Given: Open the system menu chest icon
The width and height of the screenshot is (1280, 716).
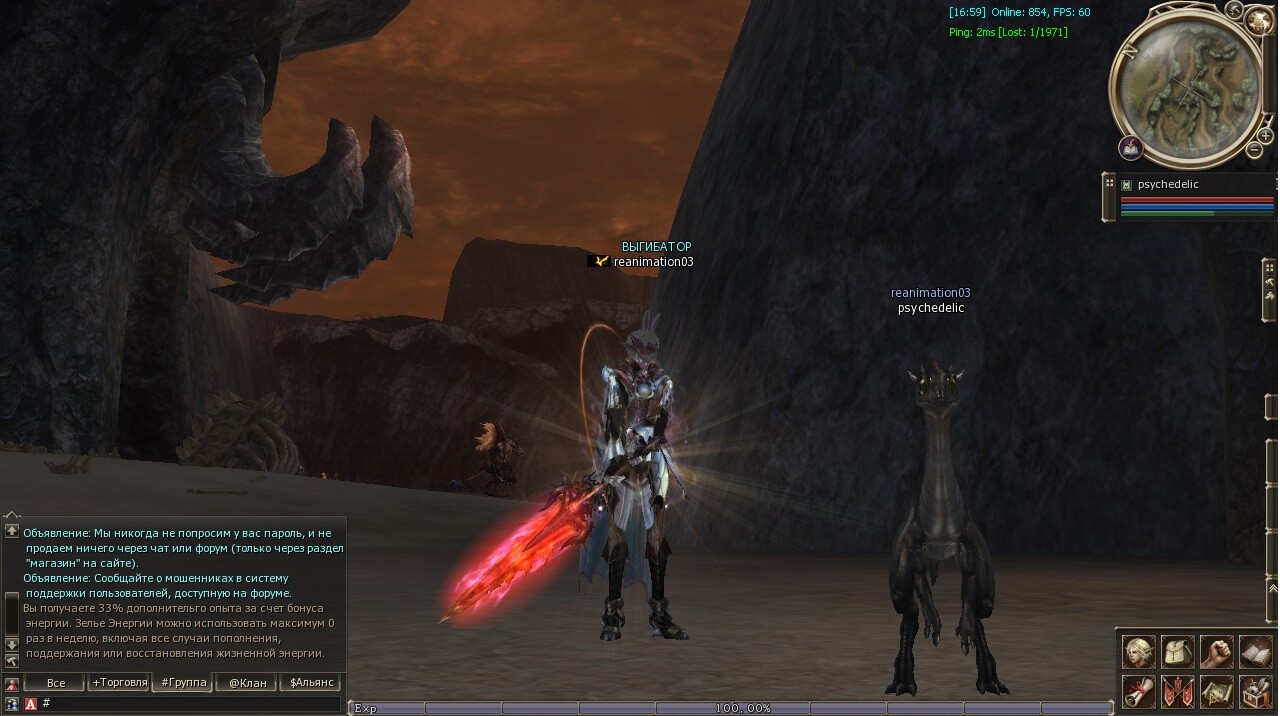Looking at the screenshot, I should pos(1255,691).
